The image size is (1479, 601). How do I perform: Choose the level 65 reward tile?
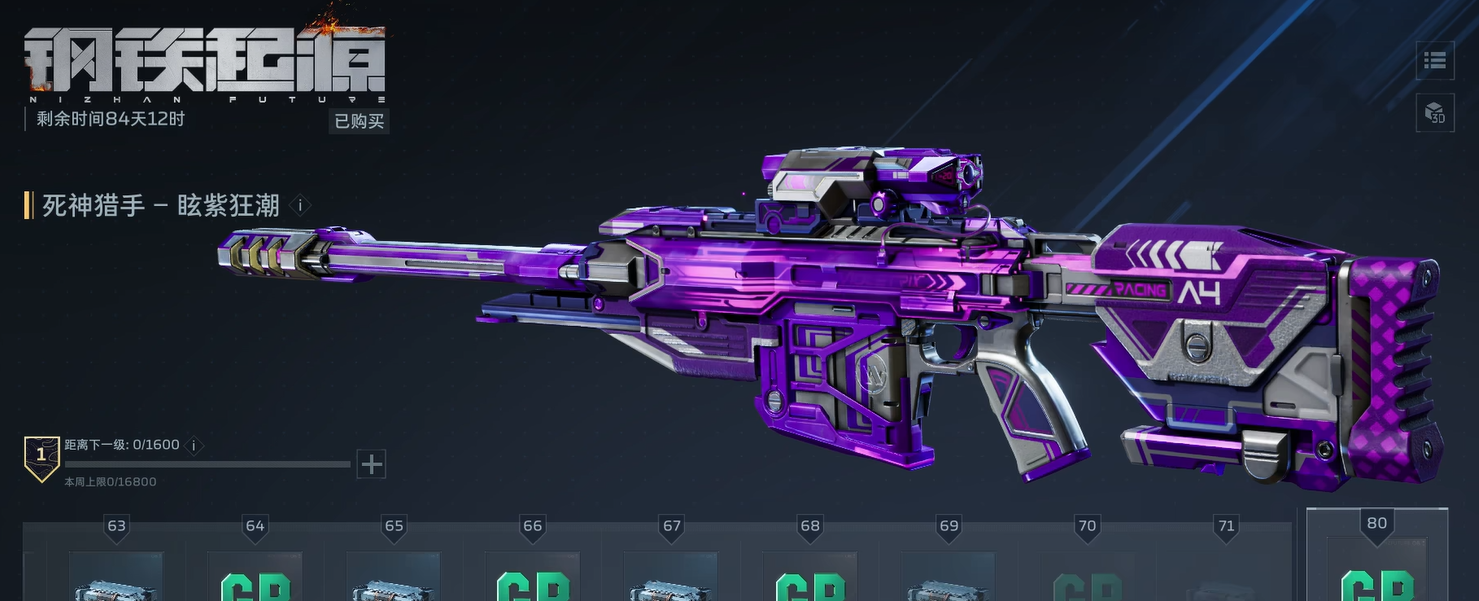[394, 578]
